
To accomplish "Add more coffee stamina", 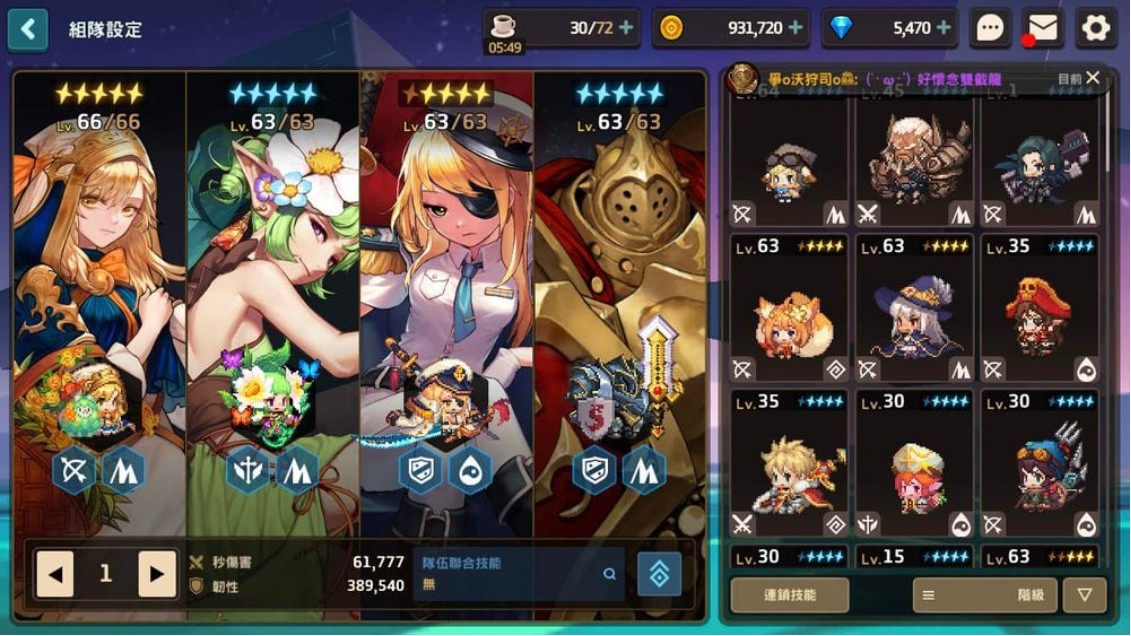I will click(627, 28).
